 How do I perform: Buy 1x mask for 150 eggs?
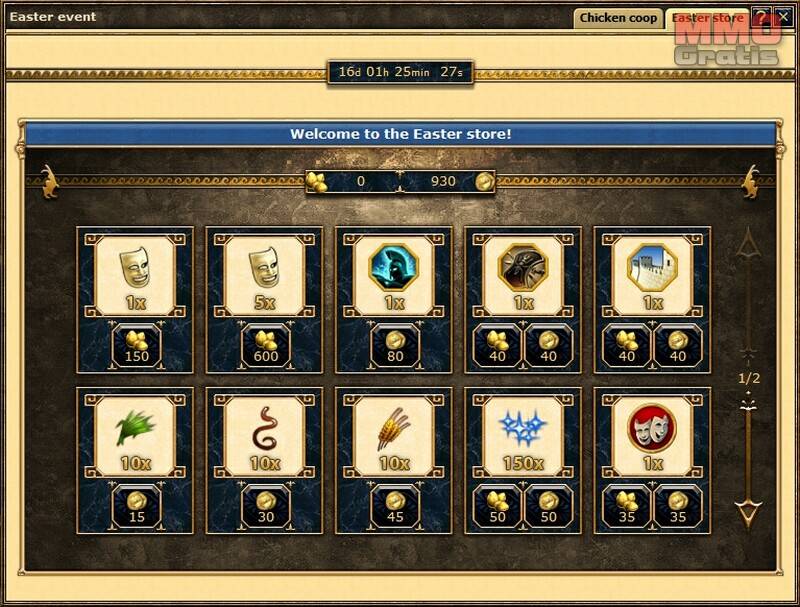coord(134,345)
